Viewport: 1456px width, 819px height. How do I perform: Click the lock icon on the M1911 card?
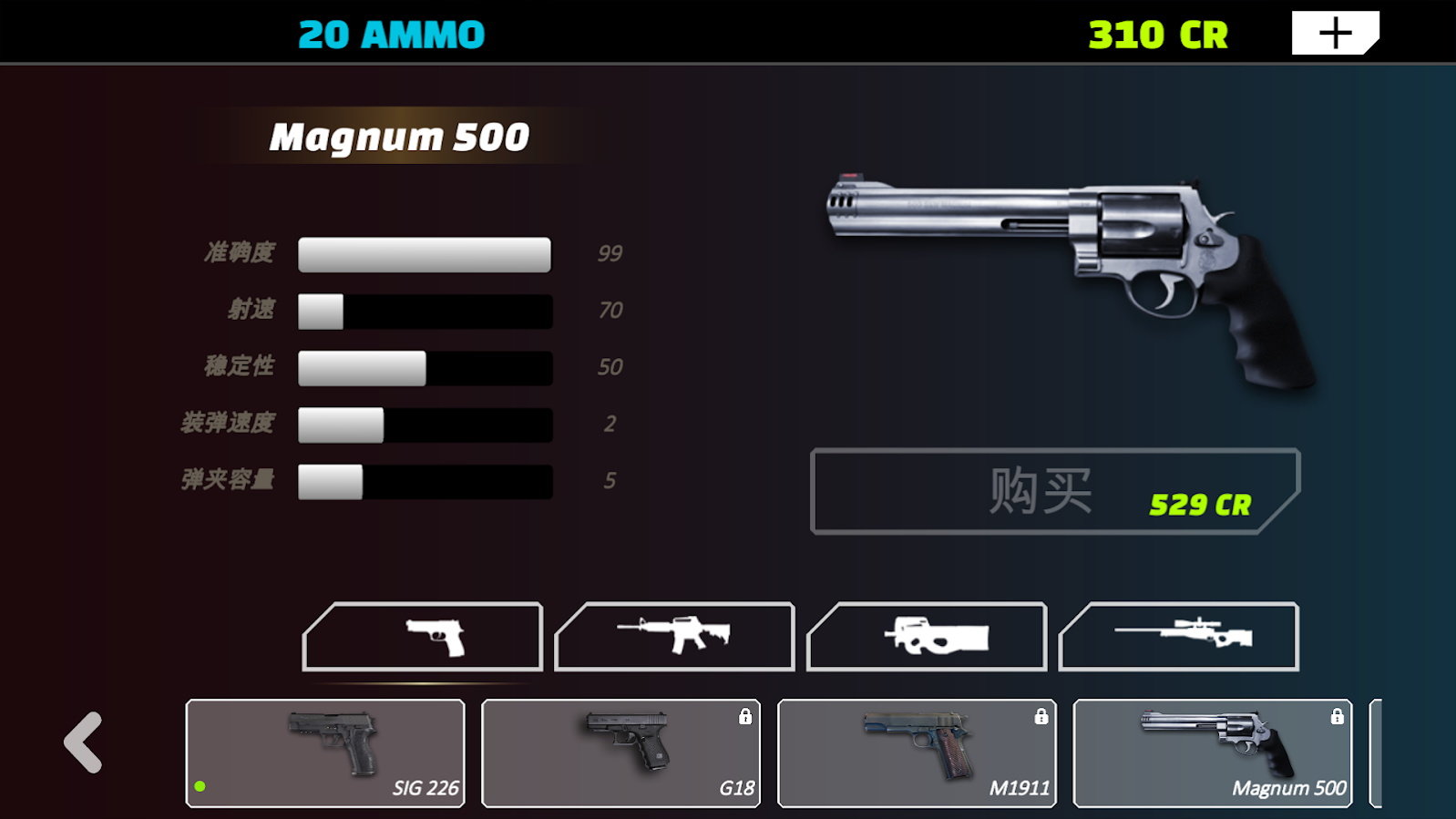[1041, 715]
